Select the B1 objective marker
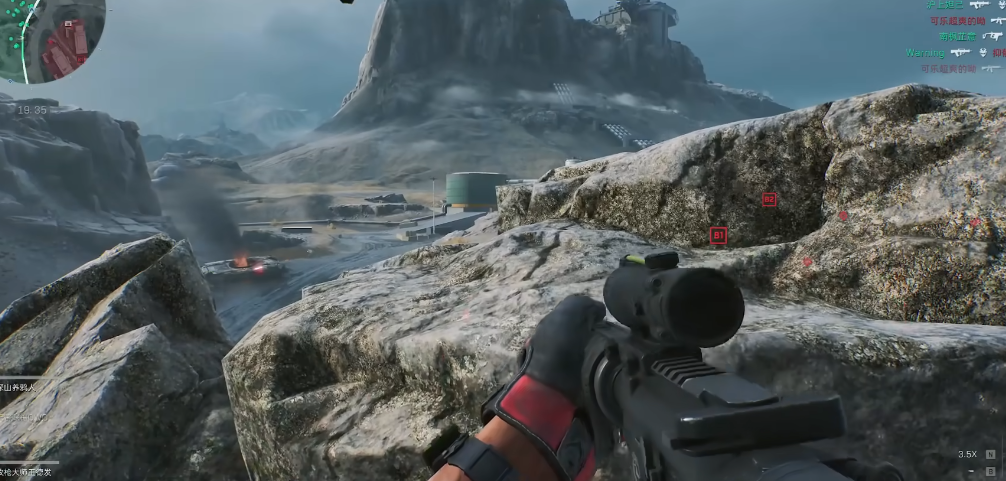Image resolution: width=1006 pixels, height=481 pixels. click(x=717, y=235)
